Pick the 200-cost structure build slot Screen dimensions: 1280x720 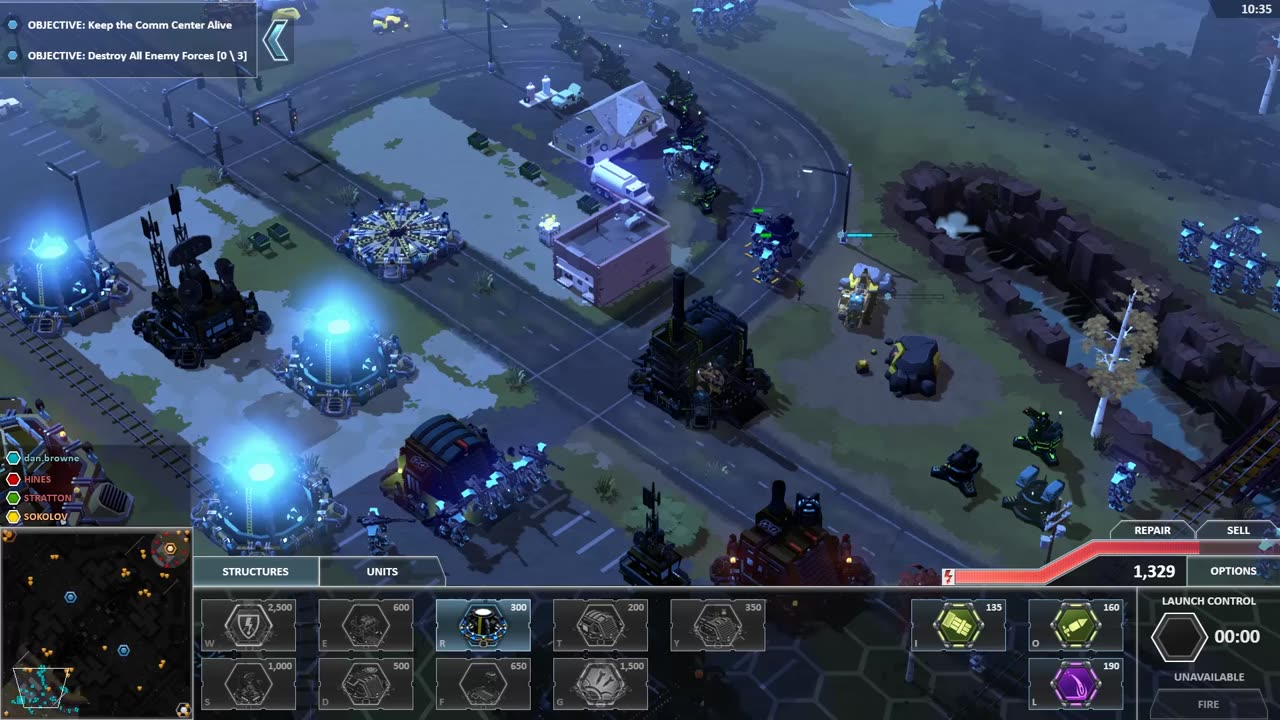point(600,626)
